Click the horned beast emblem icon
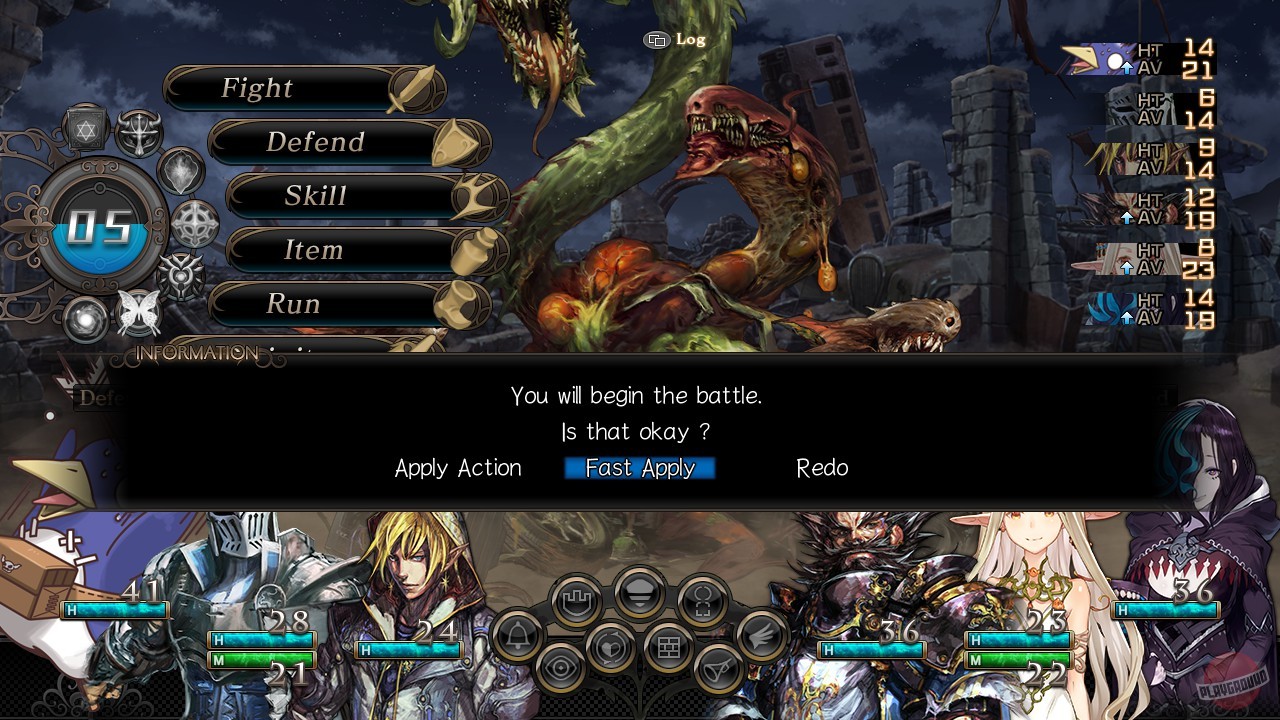Screen dimensions: 1280x720 click(x=138, y=130)
